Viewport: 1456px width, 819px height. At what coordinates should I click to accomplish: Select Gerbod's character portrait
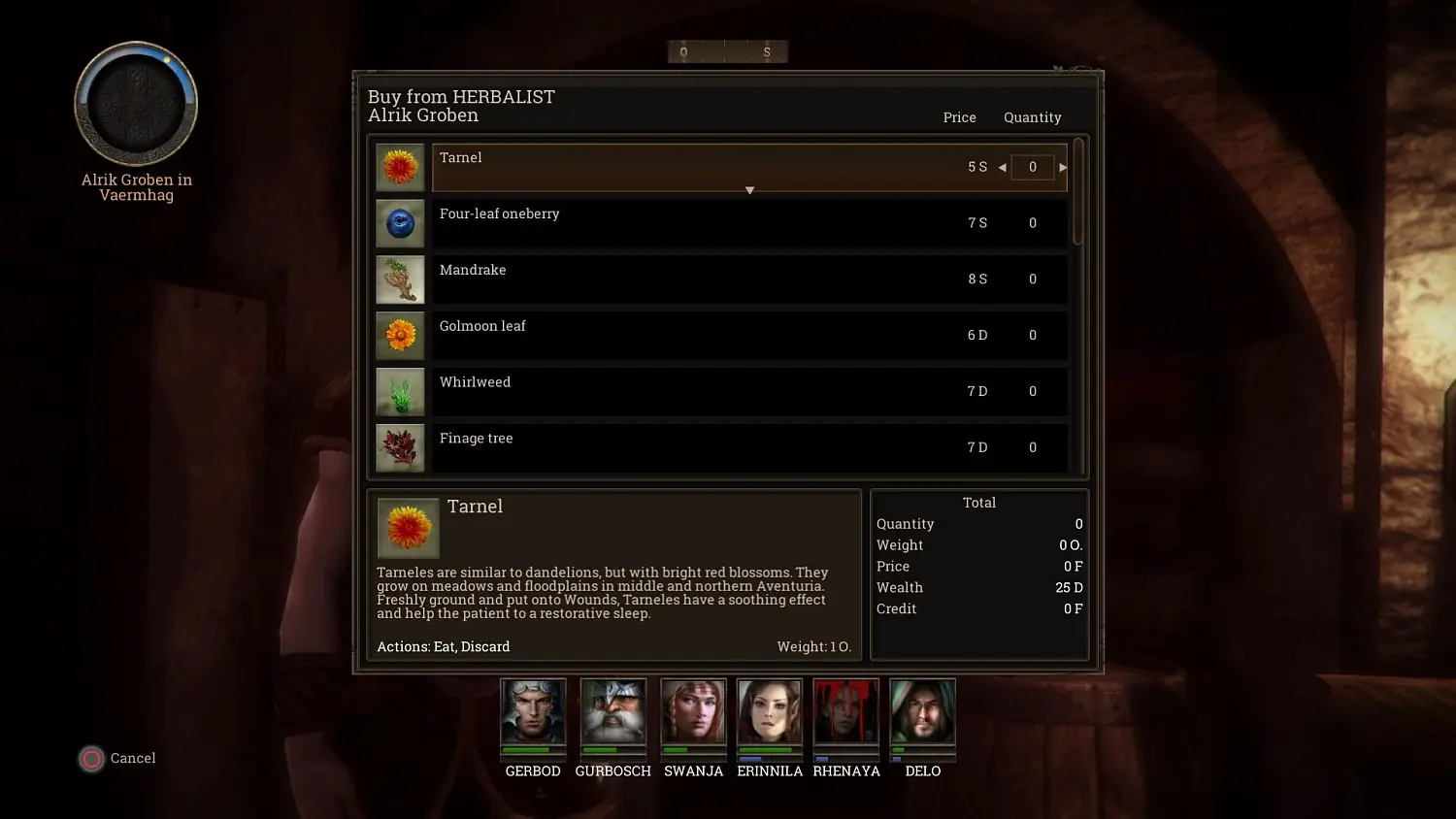533,715
